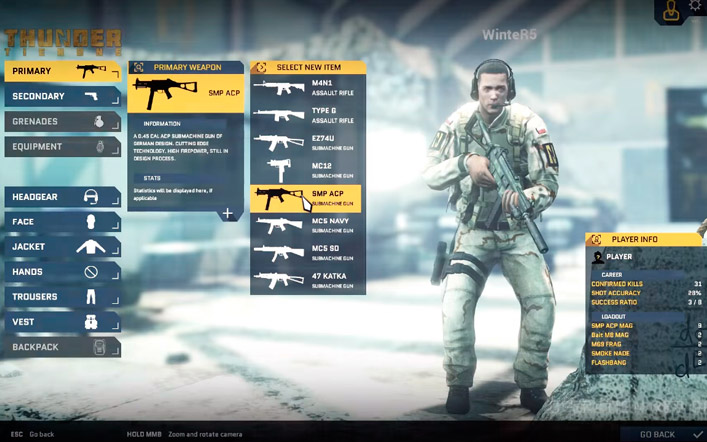Viewport: 707px width, 442px height.
Task: Pick the M4N1 assault rifle
Action: 307,88
